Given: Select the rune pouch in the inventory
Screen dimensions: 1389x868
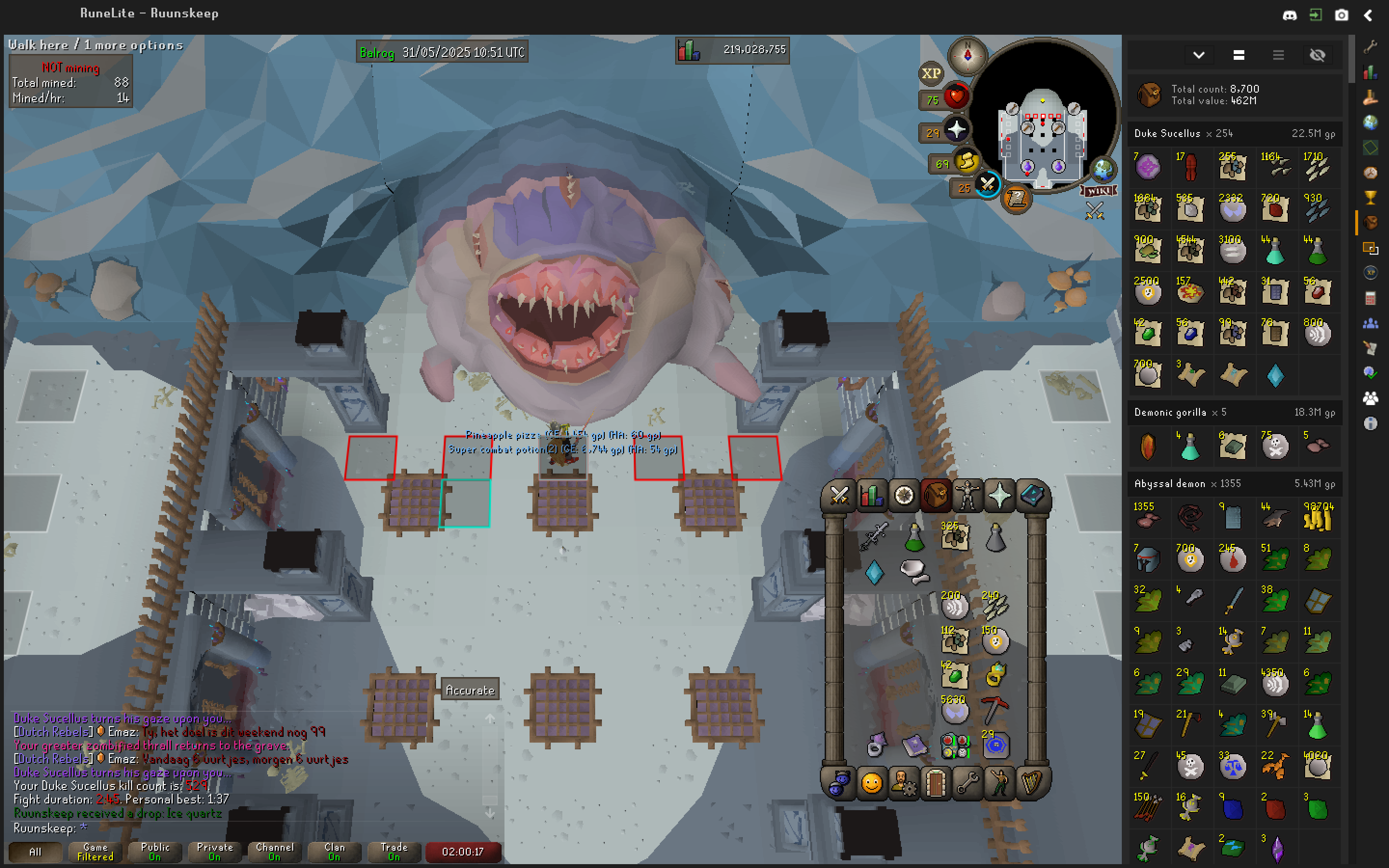Looking at the screenshot, I should point(955,745).
